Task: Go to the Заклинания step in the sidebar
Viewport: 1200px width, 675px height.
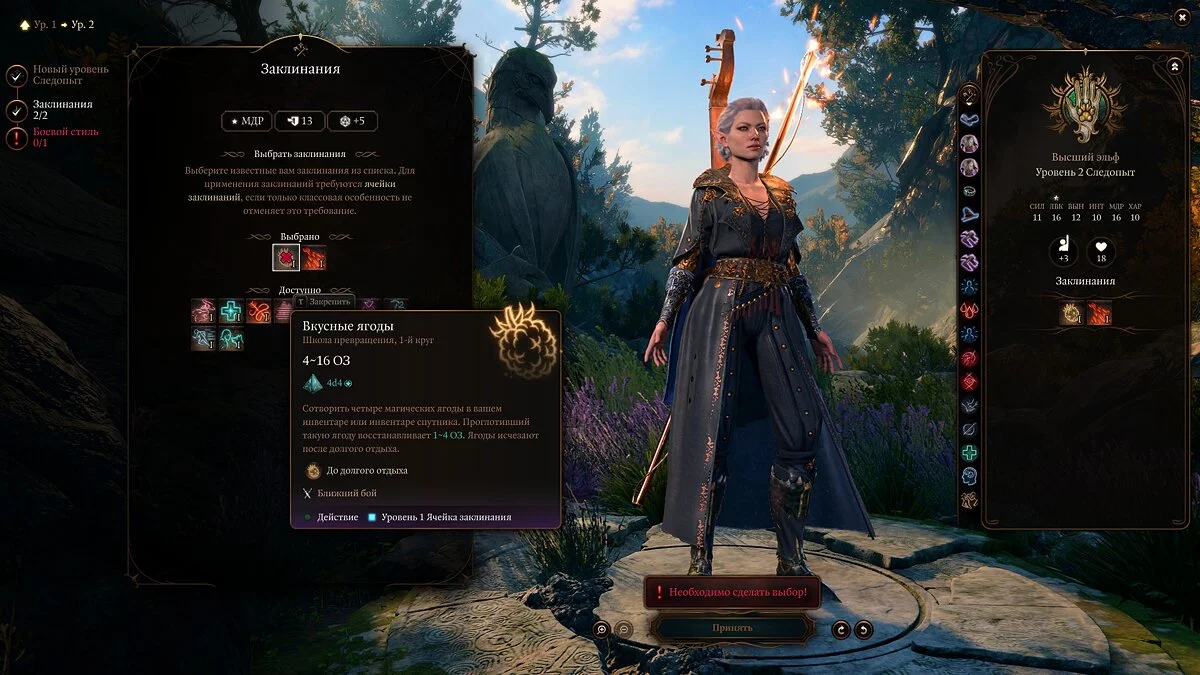Action: click(17, 110)
